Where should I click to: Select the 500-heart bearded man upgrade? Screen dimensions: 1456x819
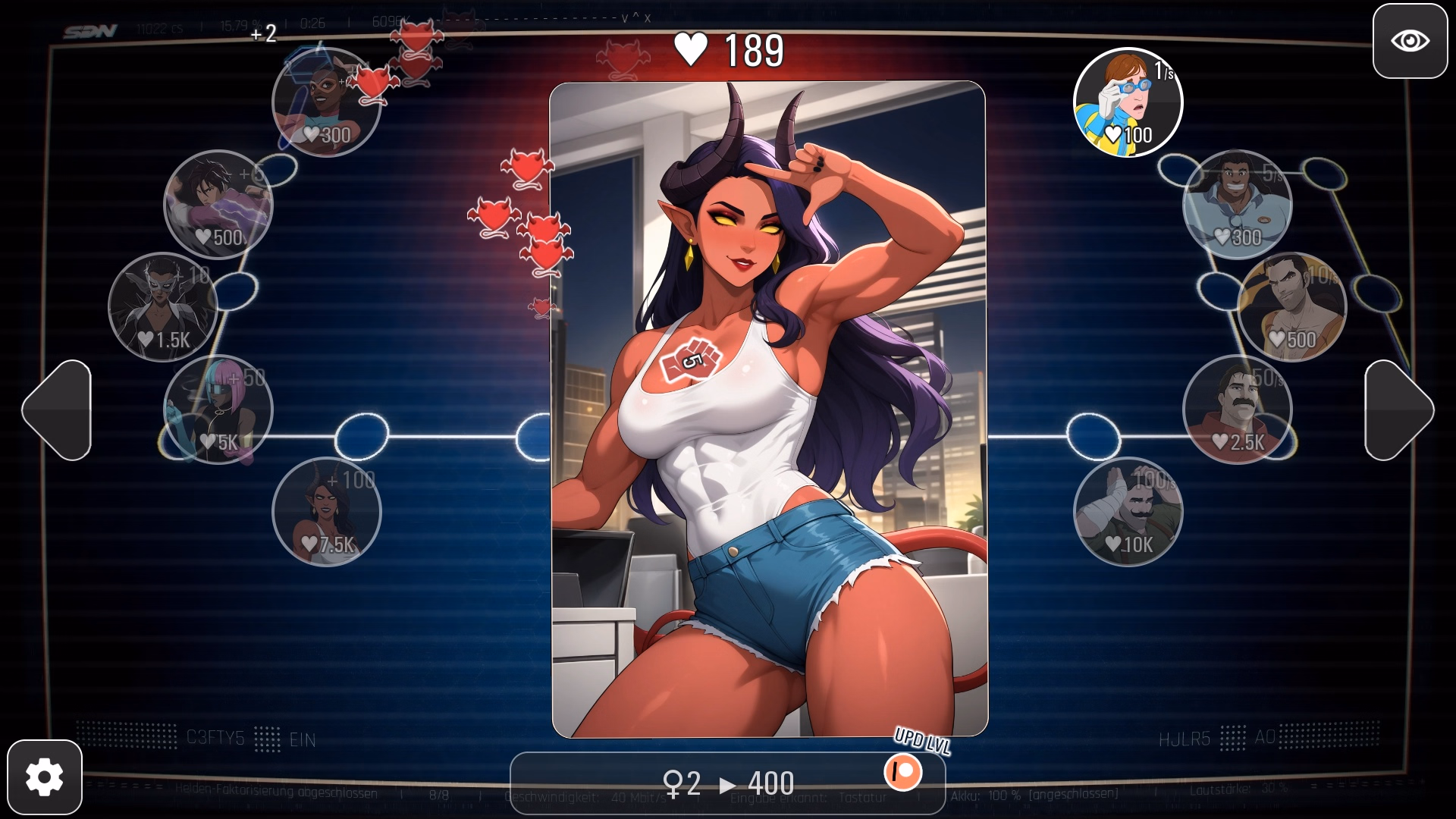tap(1291, 307)
